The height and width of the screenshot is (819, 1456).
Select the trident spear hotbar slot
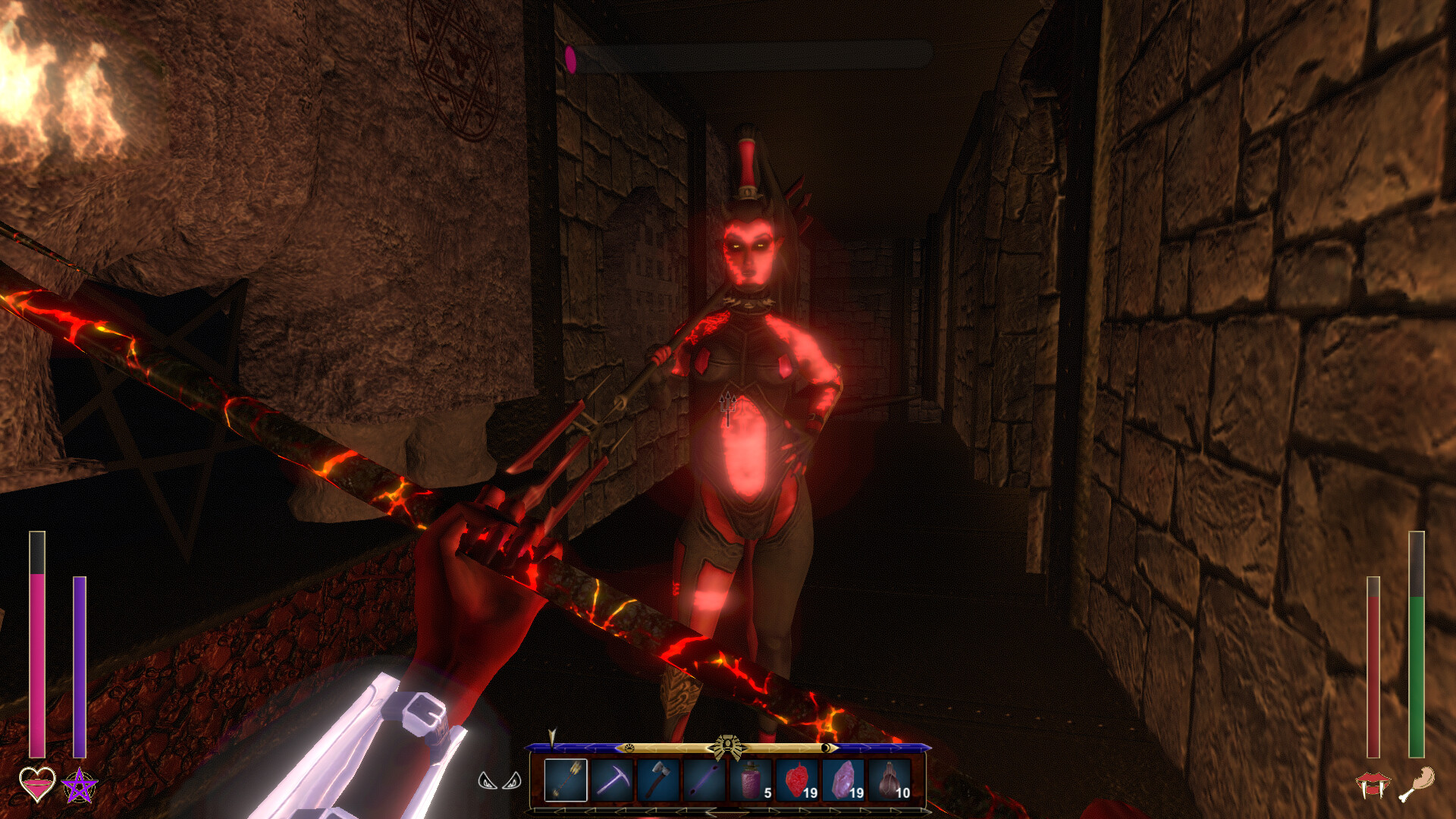[566, 779]
